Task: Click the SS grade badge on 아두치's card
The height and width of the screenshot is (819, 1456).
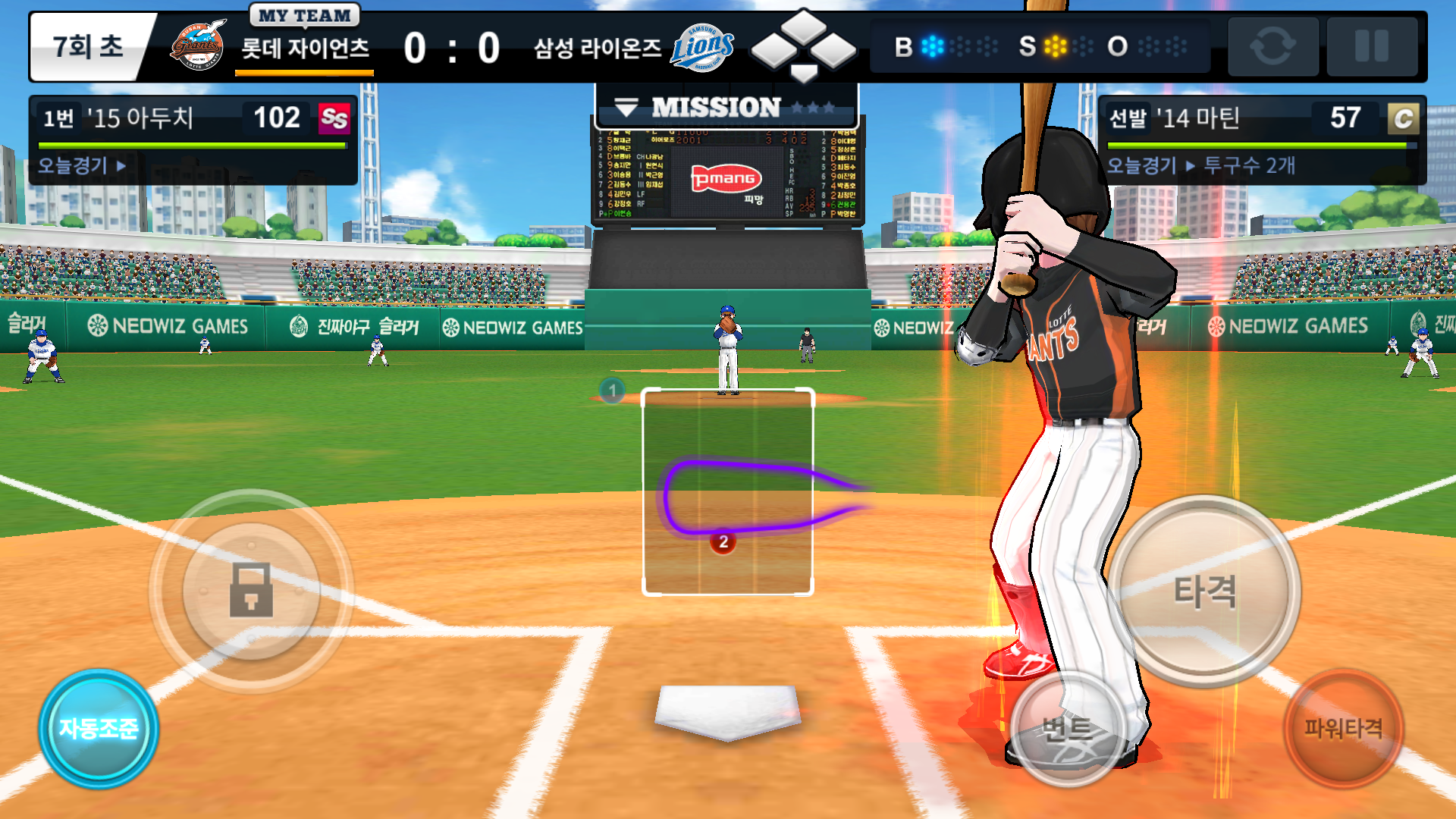Action: point(336,118)
